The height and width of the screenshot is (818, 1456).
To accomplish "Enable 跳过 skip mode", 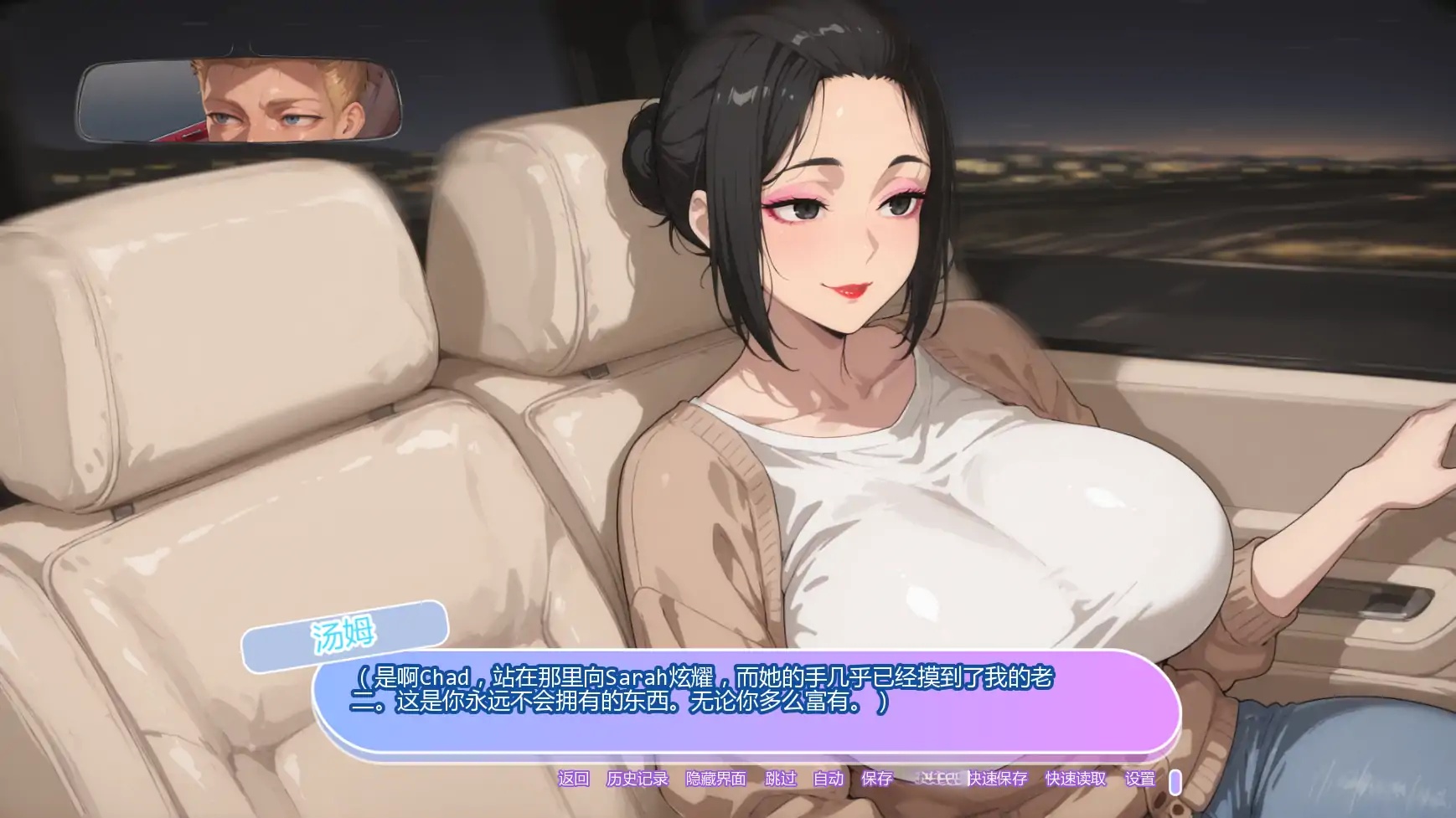I will [x=782, y=779].
